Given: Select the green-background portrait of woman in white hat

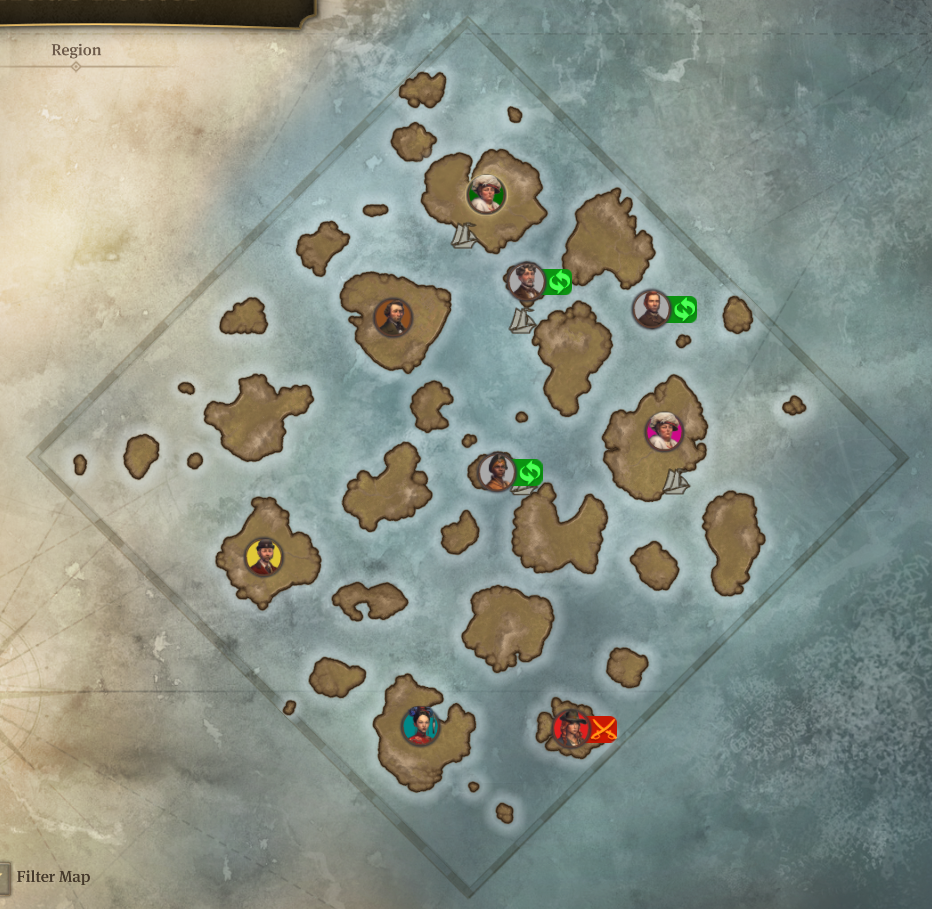Looking at the screenshot, I should point(486,194).
